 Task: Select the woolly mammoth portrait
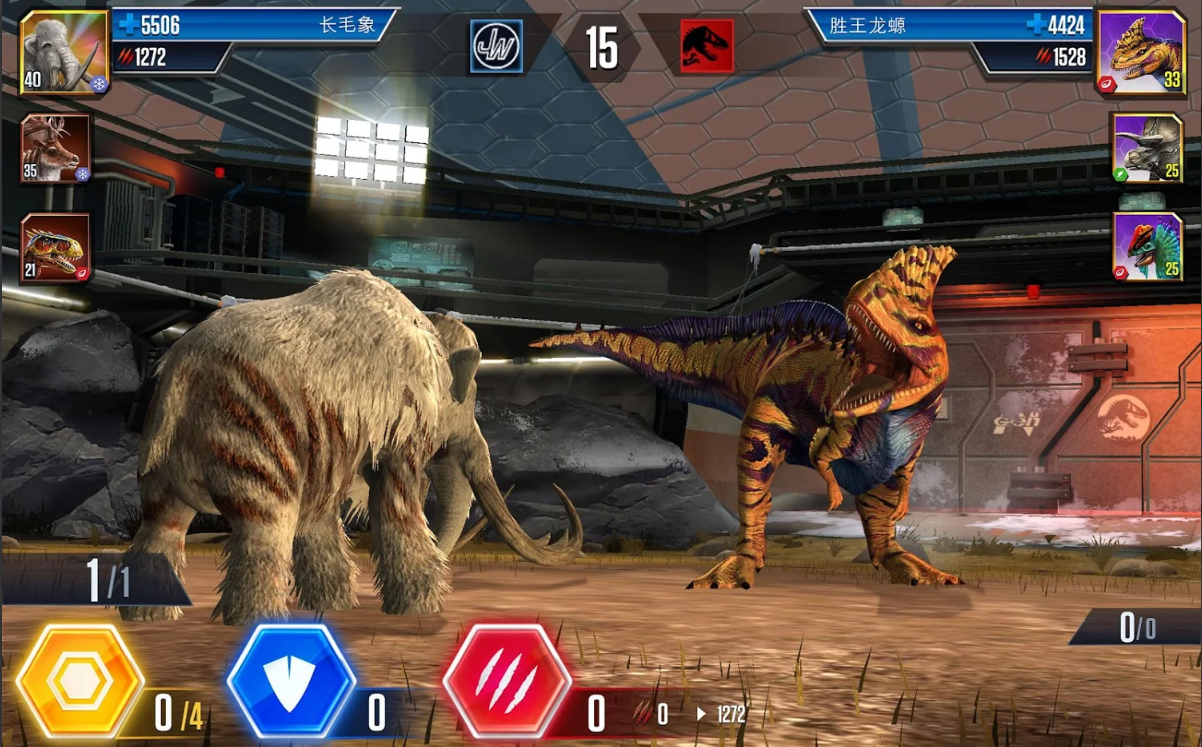63,51
